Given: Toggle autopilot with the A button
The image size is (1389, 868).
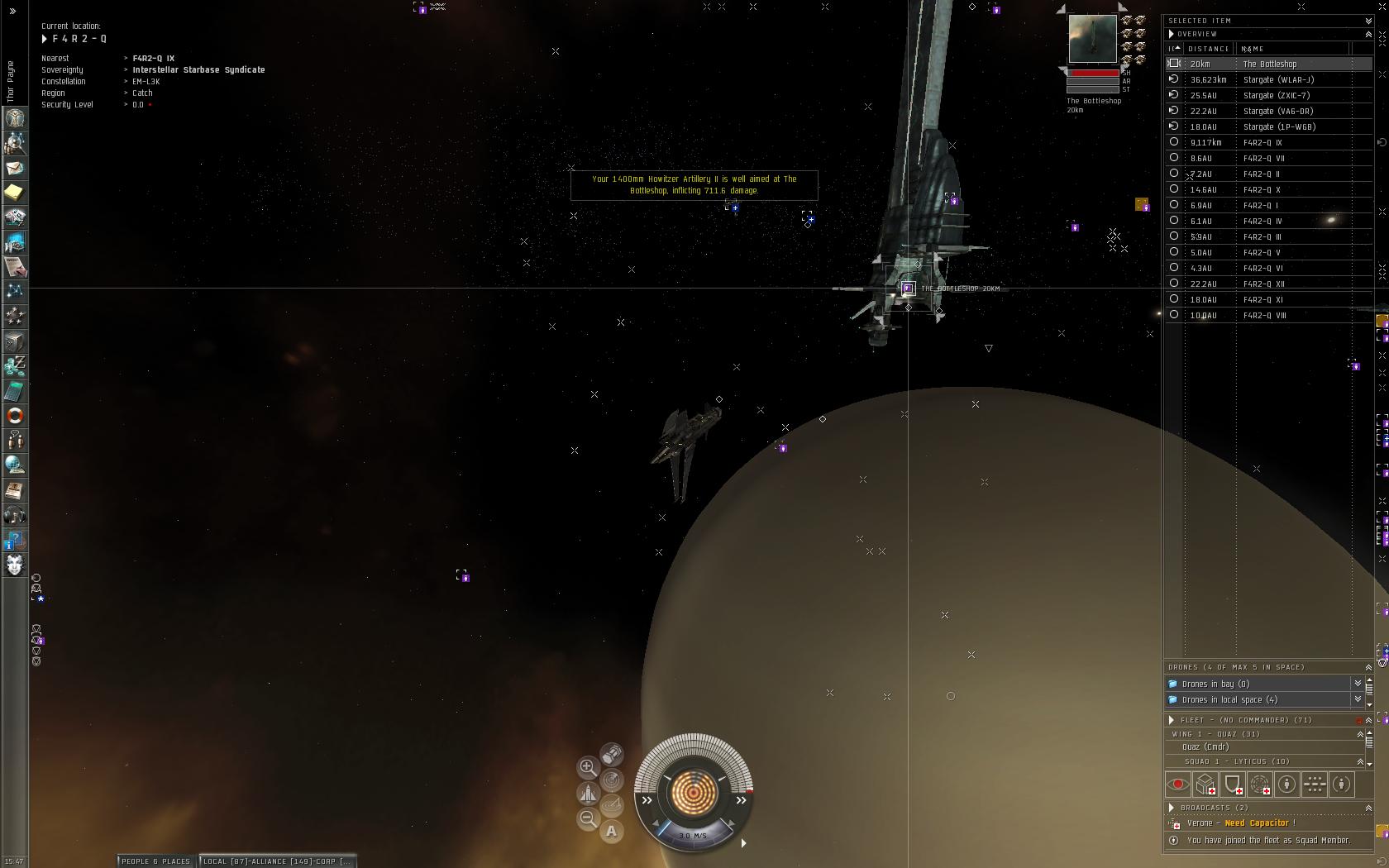Looking at the screenshot, I should click(611, 832).
